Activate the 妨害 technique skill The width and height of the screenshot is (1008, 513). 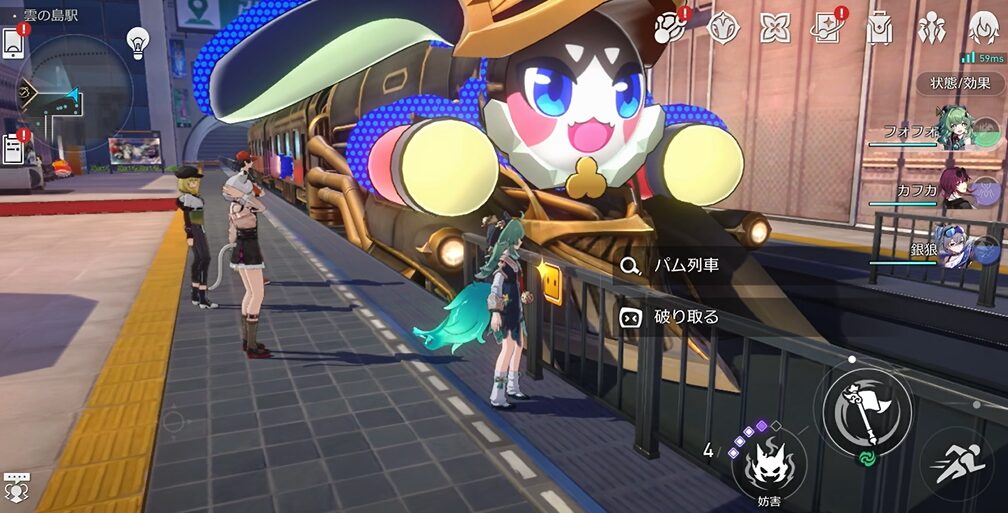768,462
